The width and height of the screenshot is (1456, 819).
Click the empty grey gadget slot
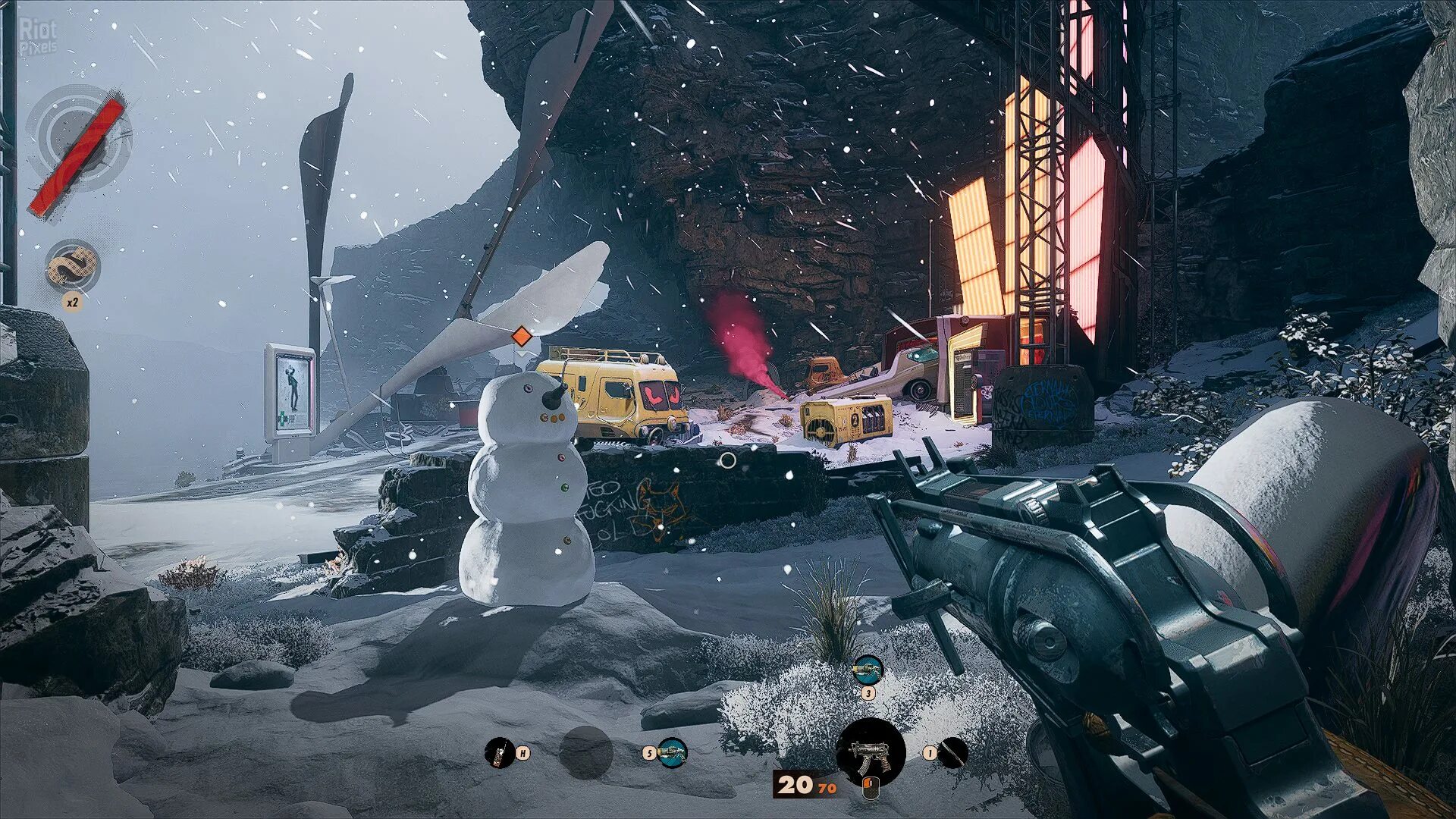point(585,752)
